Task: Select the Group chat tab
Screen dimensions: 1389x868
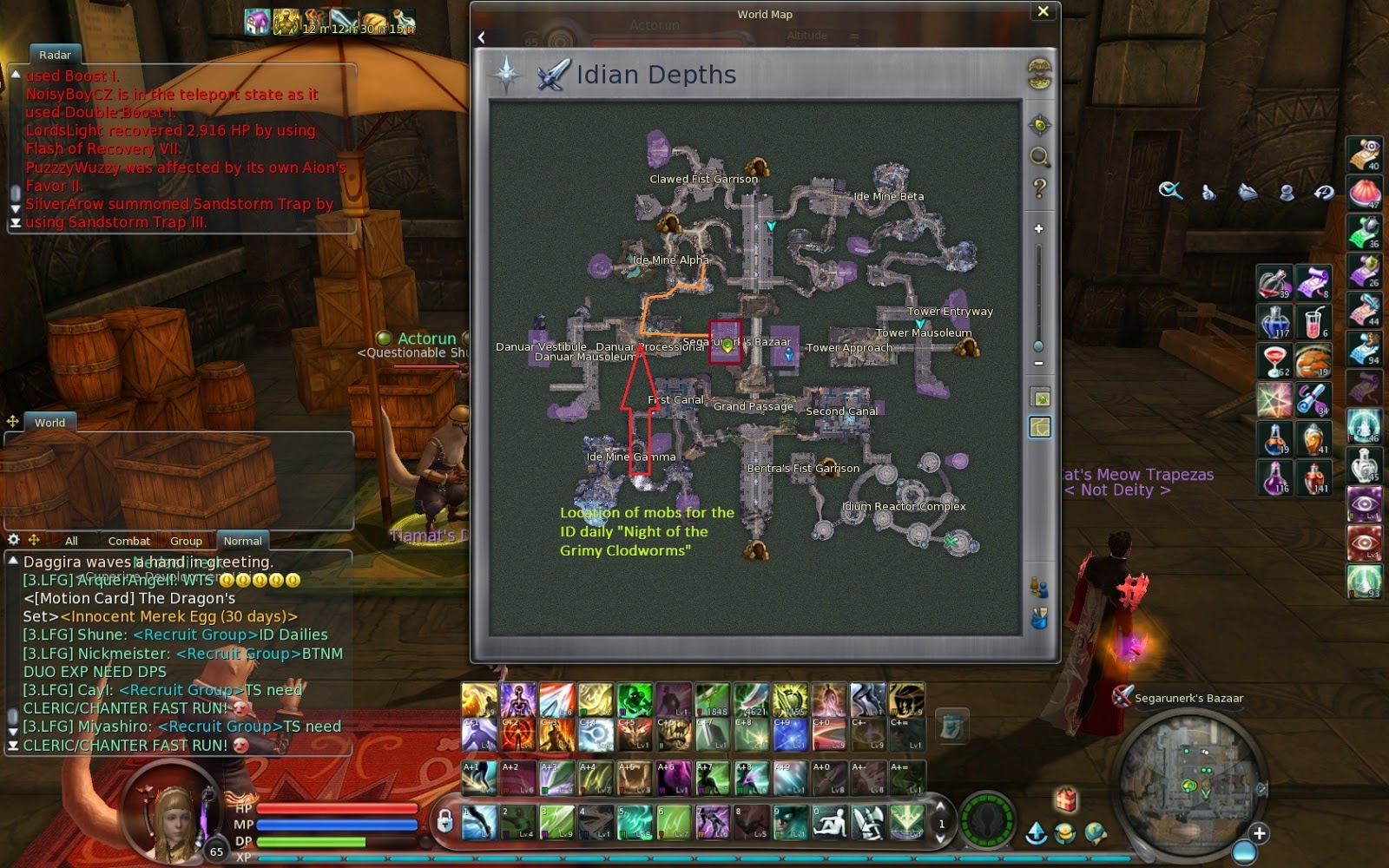Action: (187, 541)
